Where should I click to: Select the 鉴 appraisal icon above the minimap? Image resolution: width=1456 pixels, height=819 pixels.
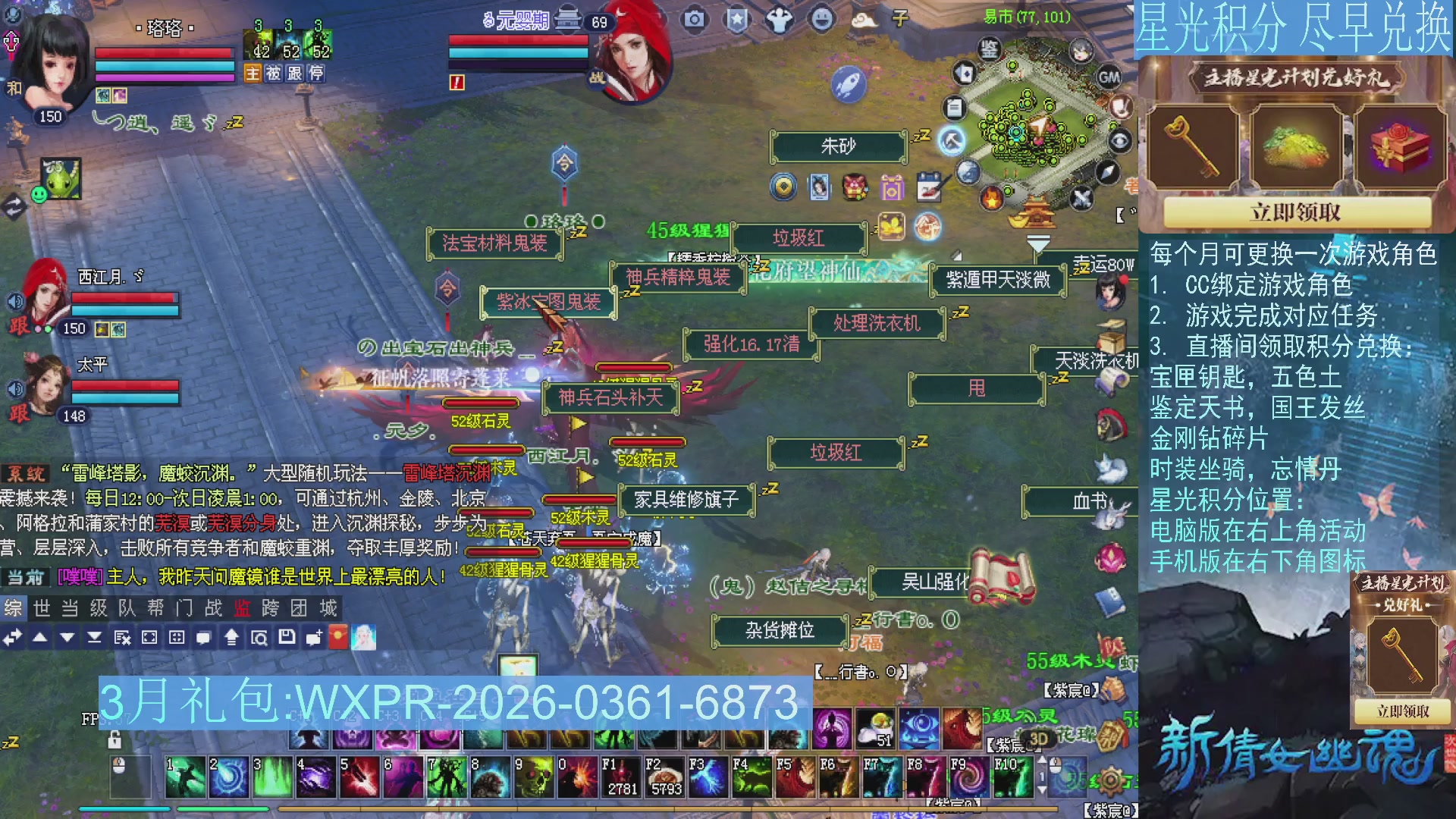(990, 50)
